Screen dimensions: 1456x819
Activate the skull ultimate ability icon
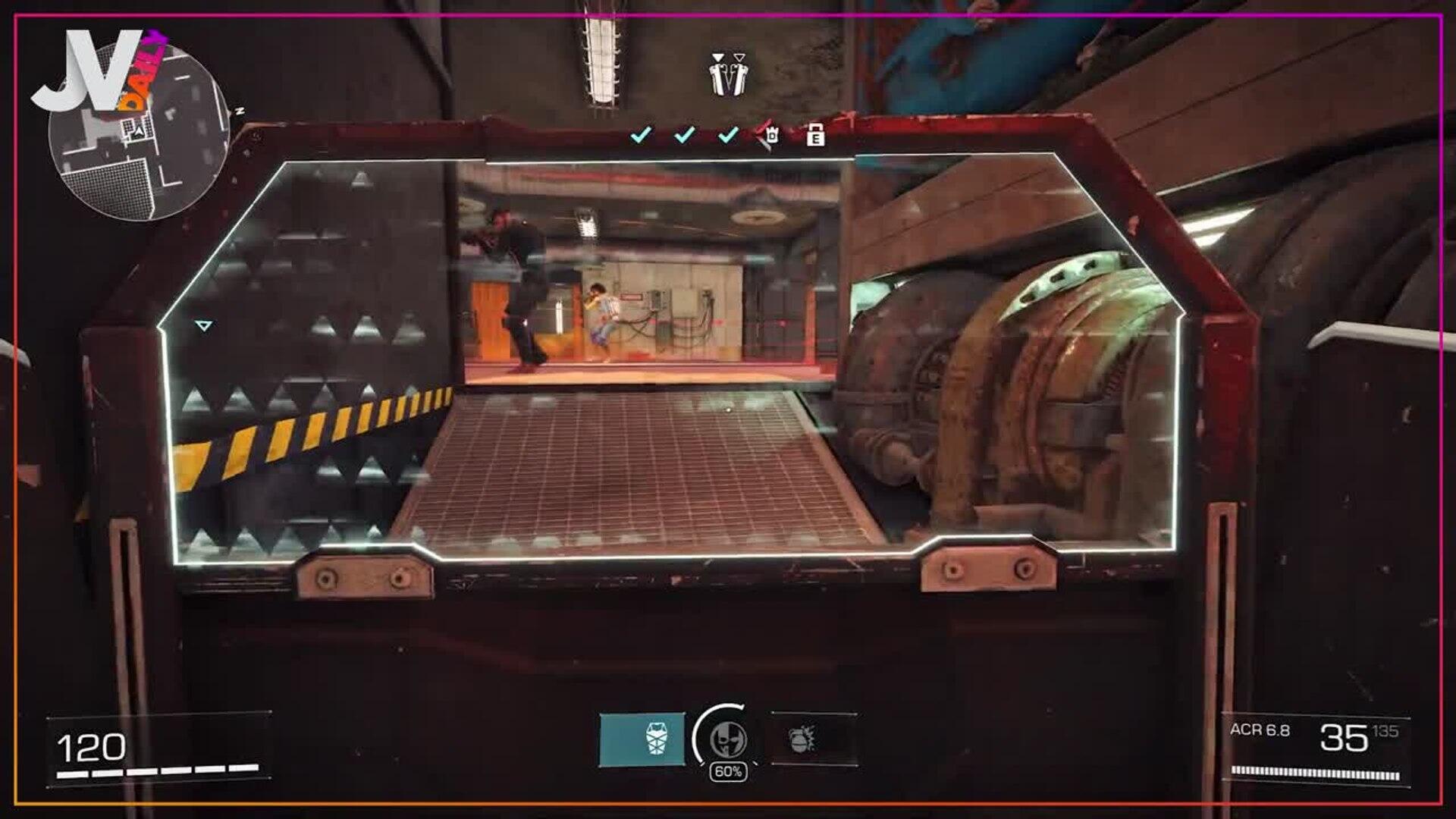point(727,739)
